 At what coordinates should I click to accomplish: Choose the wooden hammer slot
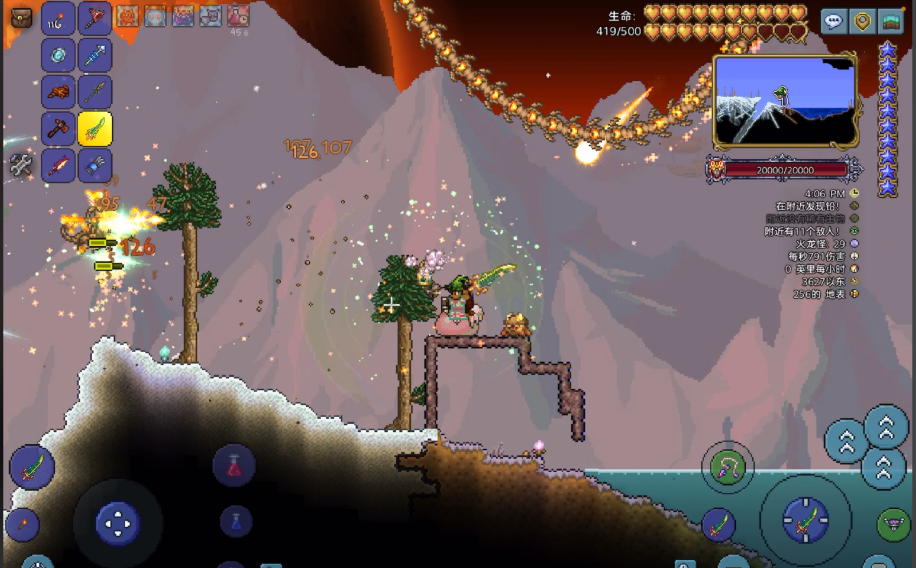point(58,128)
